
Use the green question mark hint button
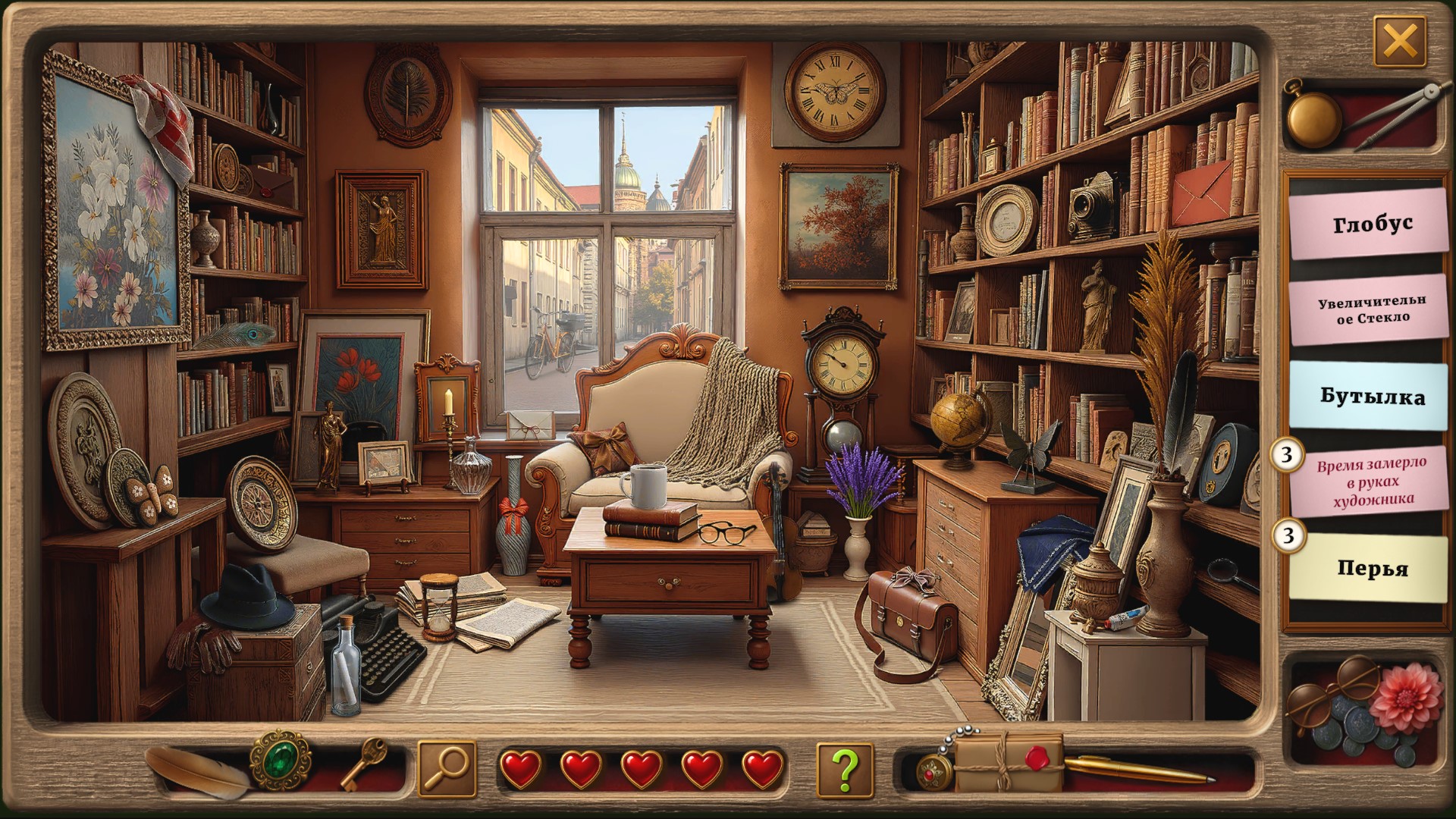click(845, 768)
